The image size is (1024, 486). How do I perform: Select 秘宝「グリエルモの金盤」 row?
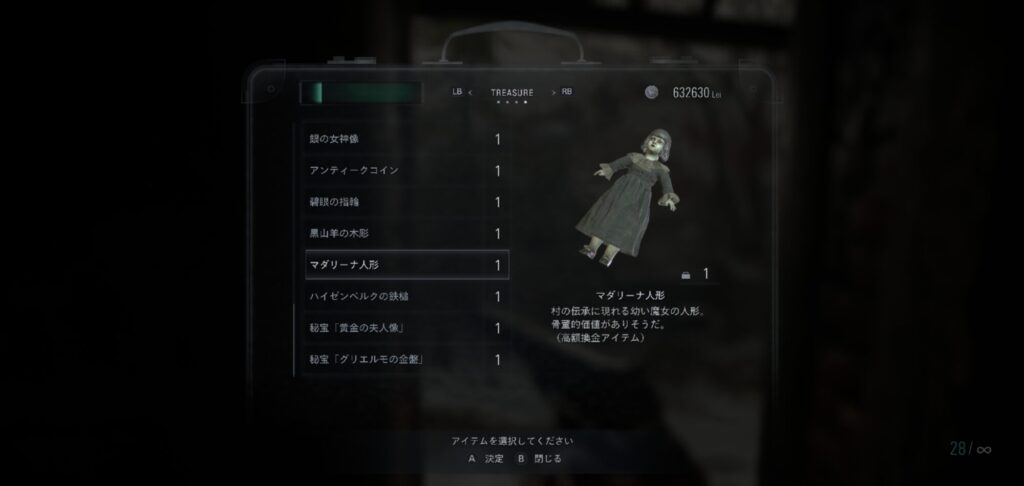[405, 359]
